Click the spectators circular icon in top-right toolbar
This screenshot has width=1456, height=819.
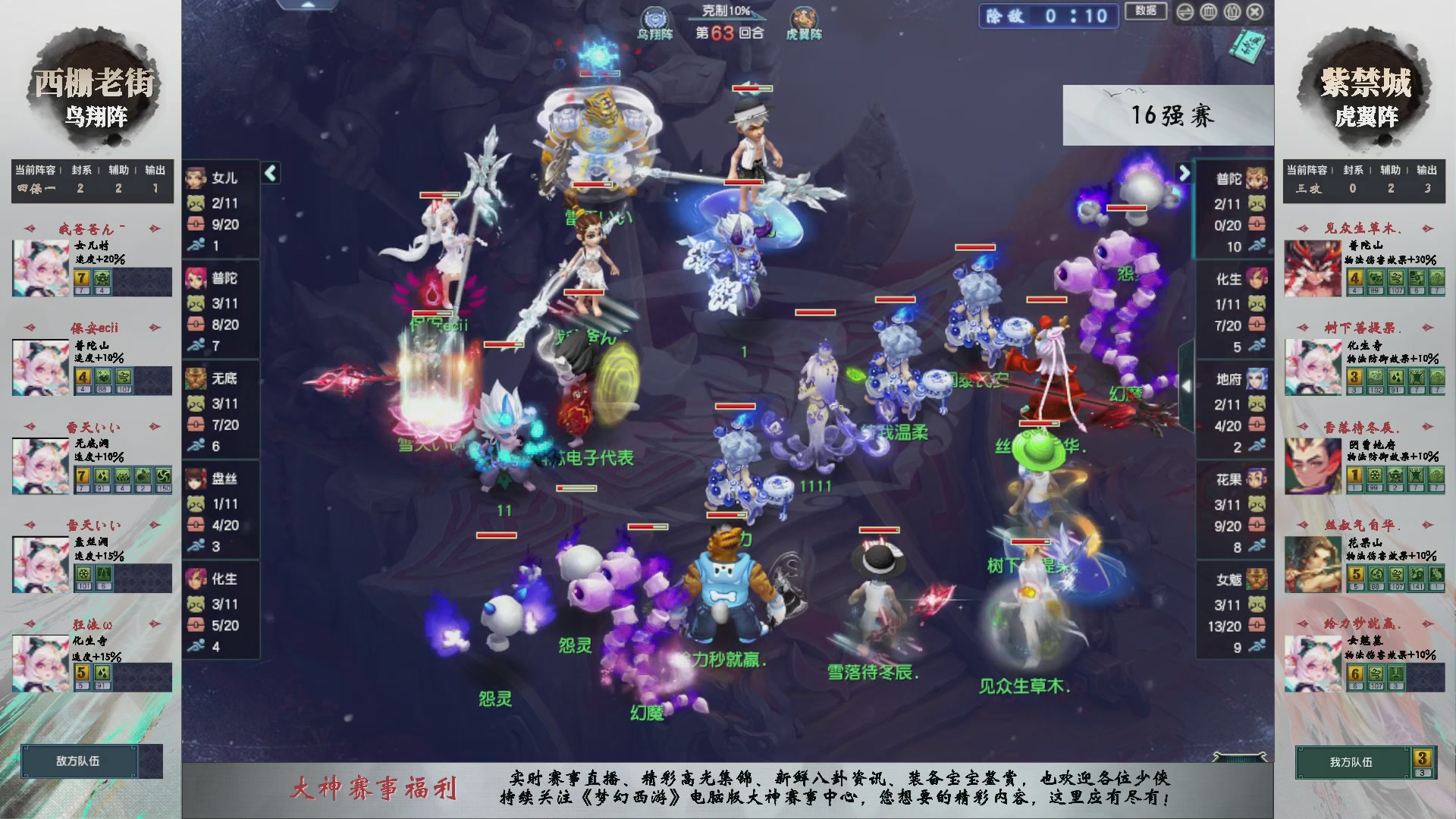[x=1232, y=11]
